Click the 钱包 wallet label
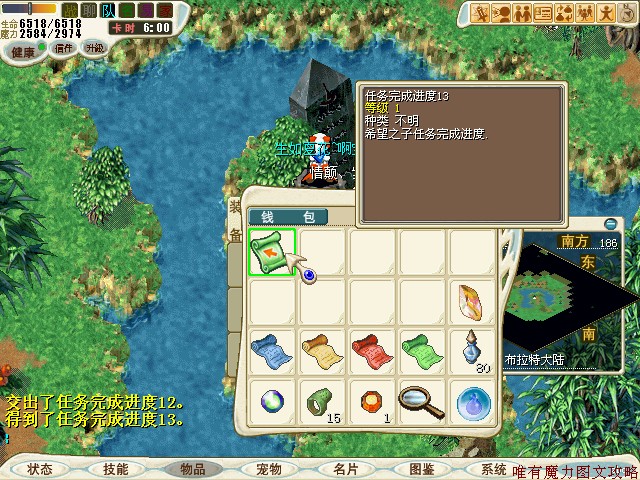The image size is (640, 480). [x=288, y=217]
